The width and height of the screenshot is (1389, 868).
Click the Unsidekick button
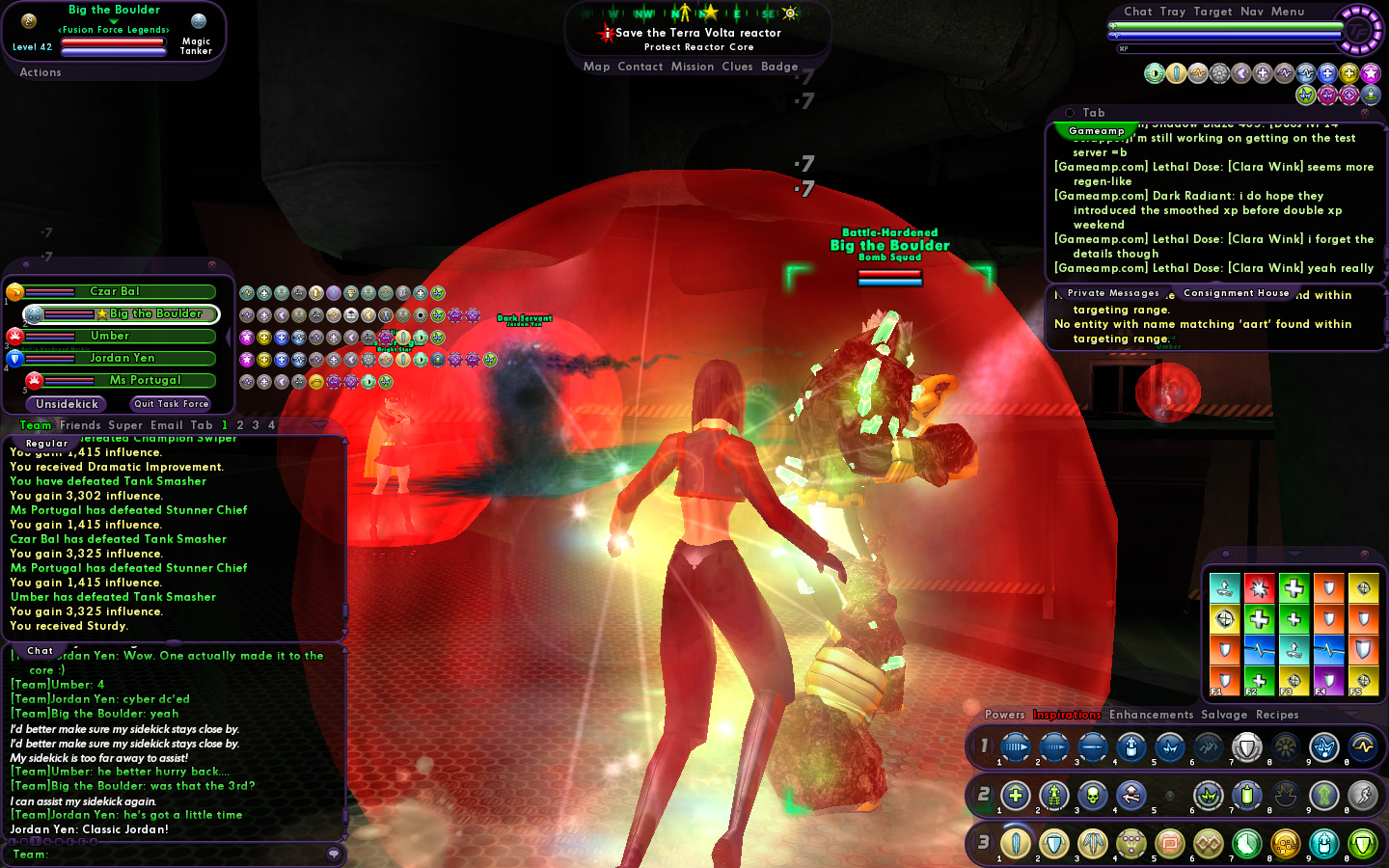[x=67, y=404]
